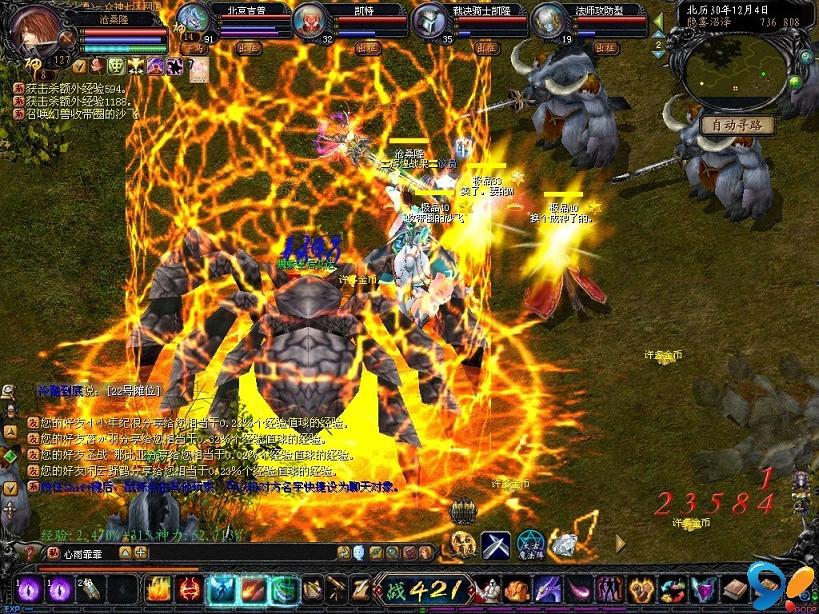Click the 自动寻路 auto-pathfinding button

[737, 125]
